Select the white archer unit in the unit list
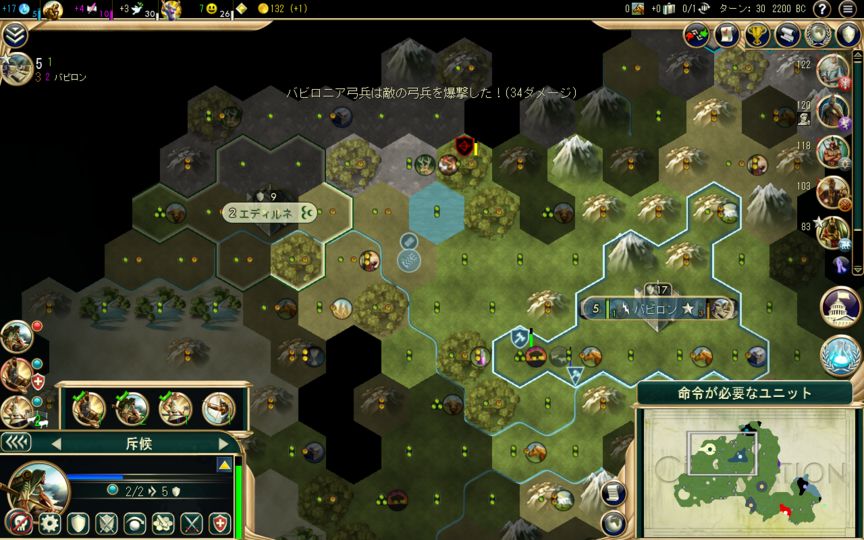The width and height of the screenshot is (864, 540). [218, 408]
